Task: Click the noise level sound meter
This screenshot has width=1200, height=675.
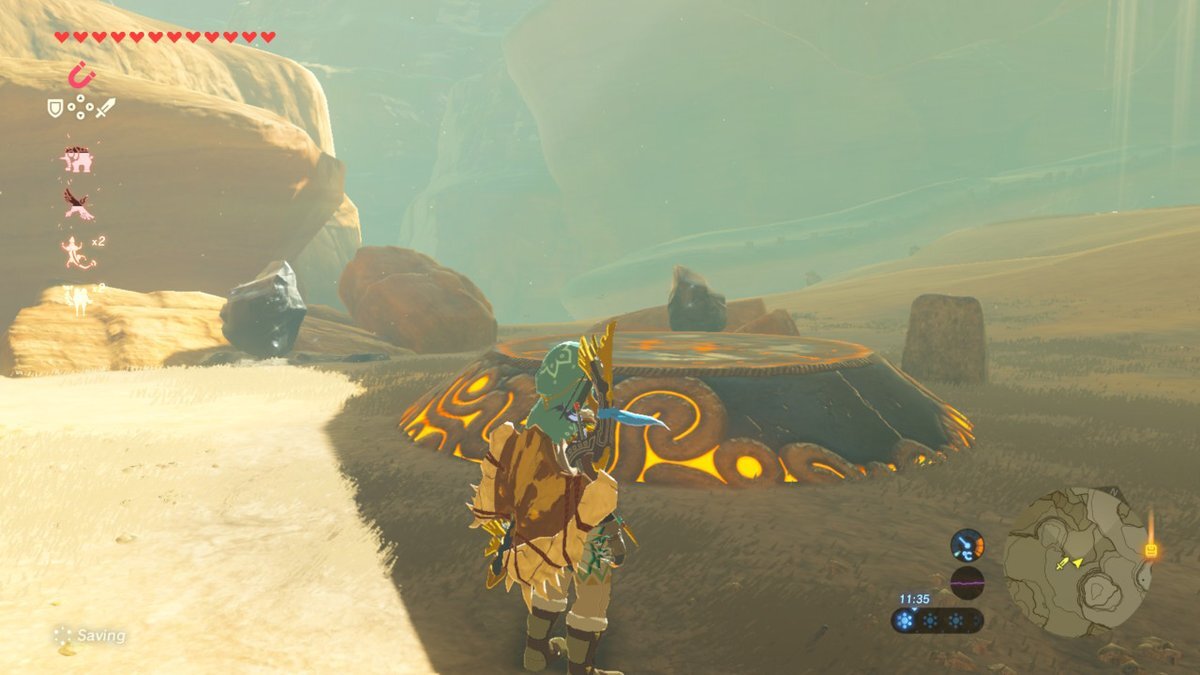Action: tap(967, 582)
